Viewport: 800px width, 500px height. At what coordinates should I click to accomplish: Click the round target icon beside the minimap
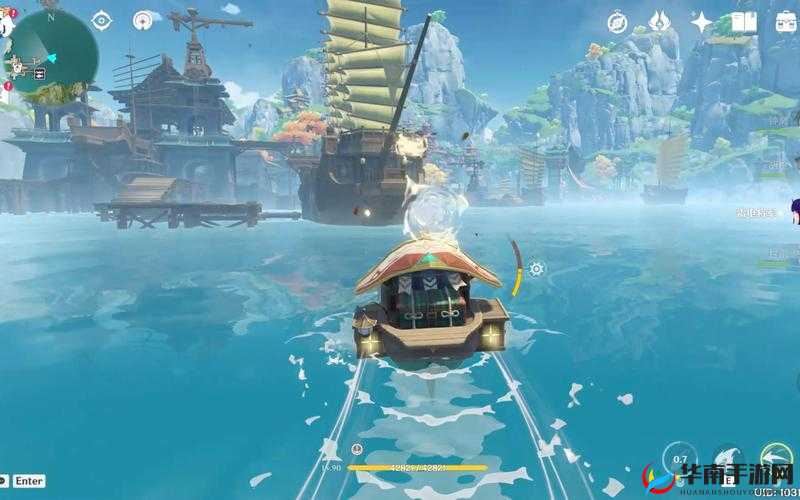coord(145,20)
